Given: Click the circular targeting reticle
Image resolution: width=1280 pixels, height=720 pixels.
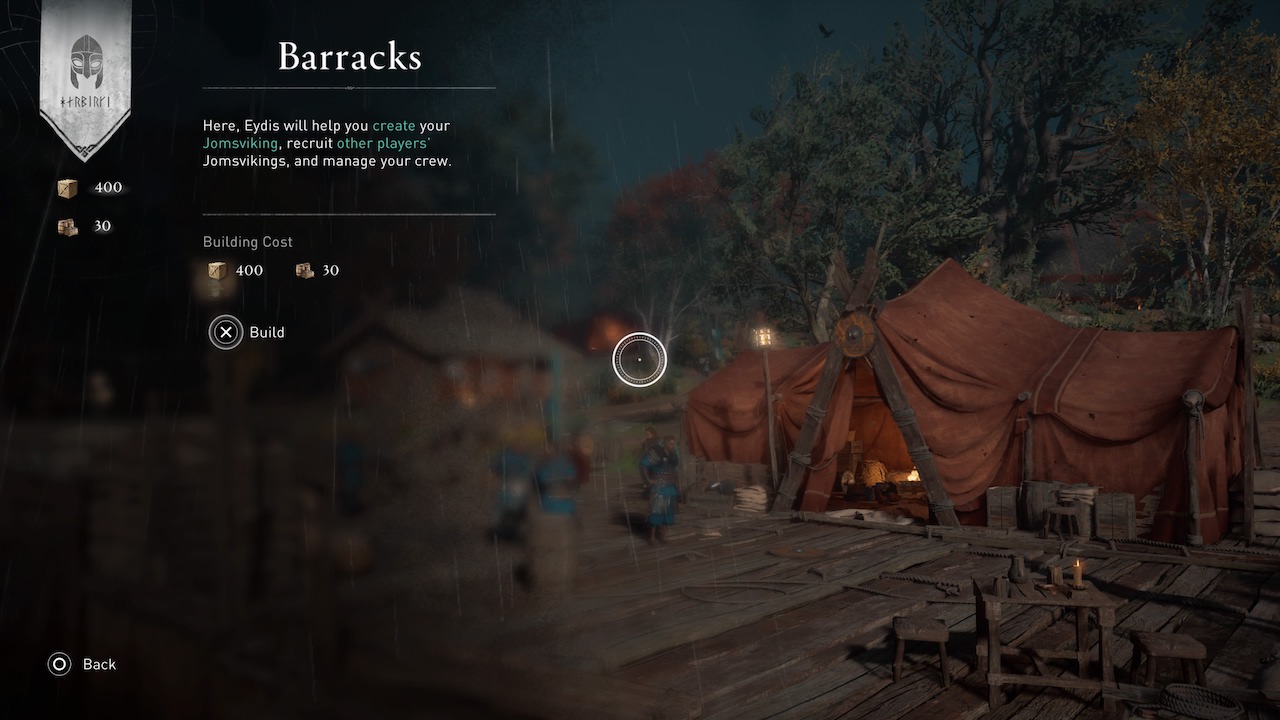Looking at the screenshot, I should coord(637,360).
